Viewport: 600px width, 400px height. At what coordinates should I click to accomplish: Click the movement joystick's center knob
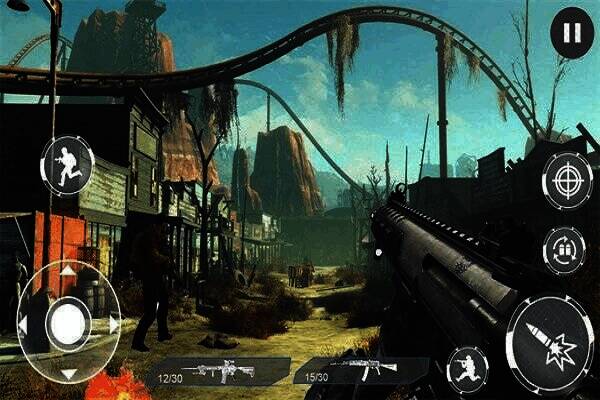(x=68, y=323)
